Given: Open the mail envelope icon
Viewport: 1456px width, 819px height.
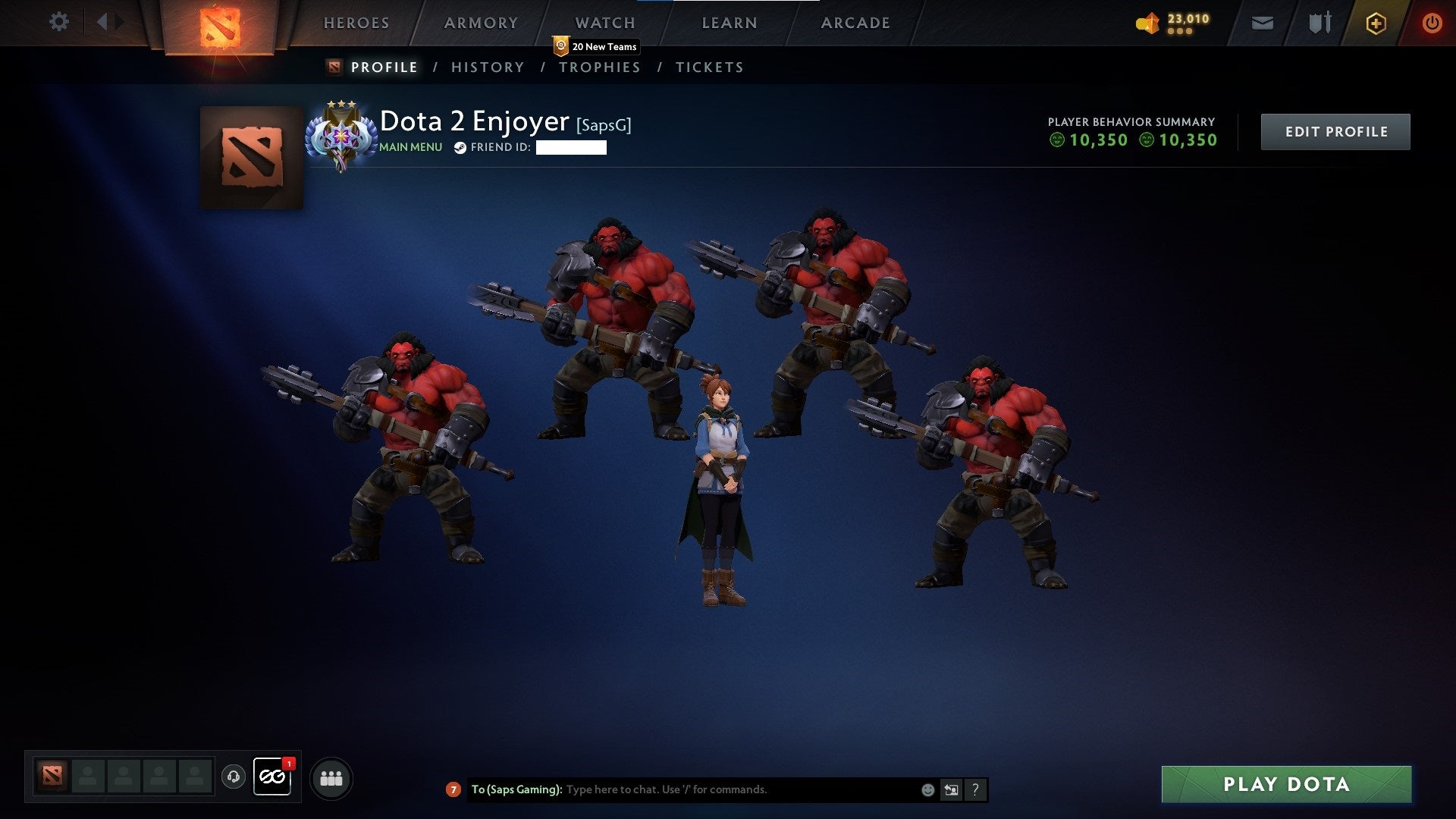Looking at the screenshot, I should coord(1263,24).
